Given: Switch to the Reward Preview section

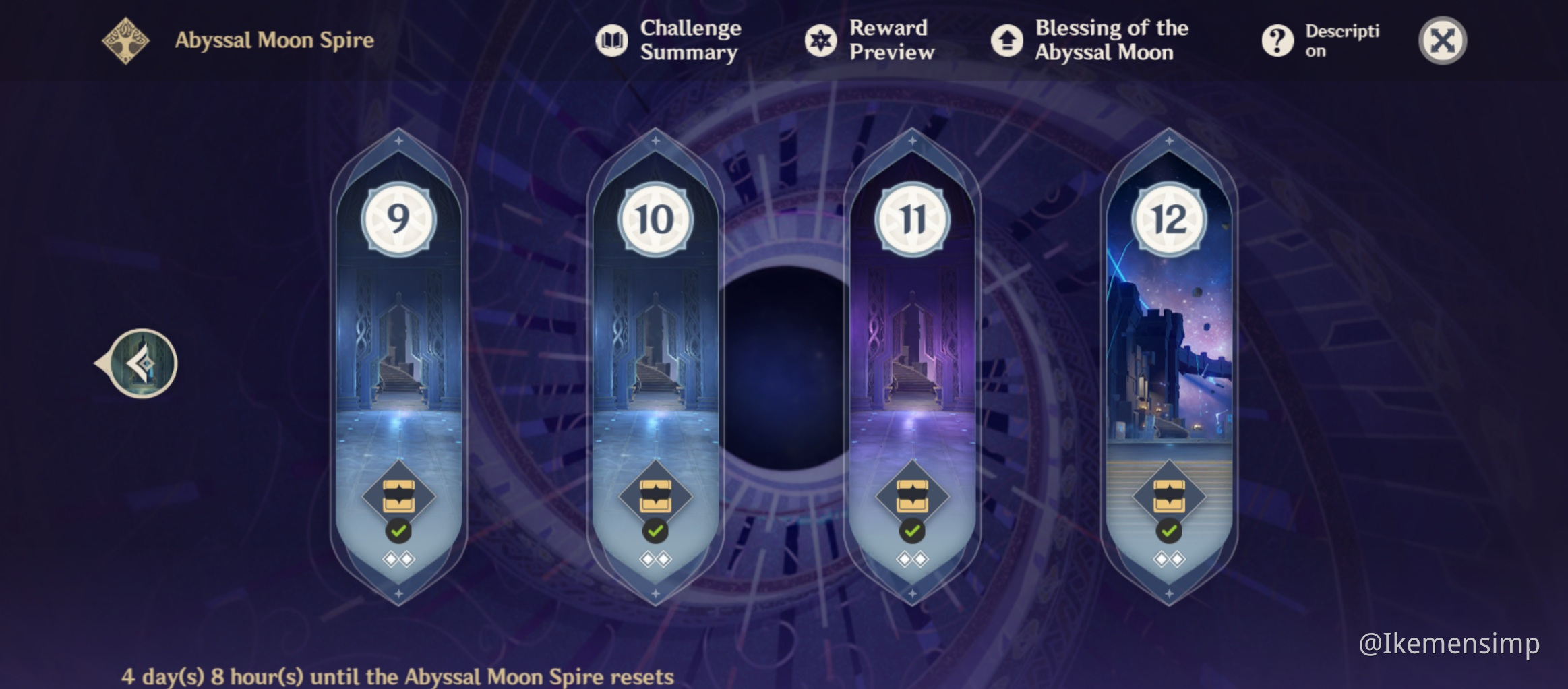Looking at the screenshot, I should pyautogui.click(x=887, y=40).
